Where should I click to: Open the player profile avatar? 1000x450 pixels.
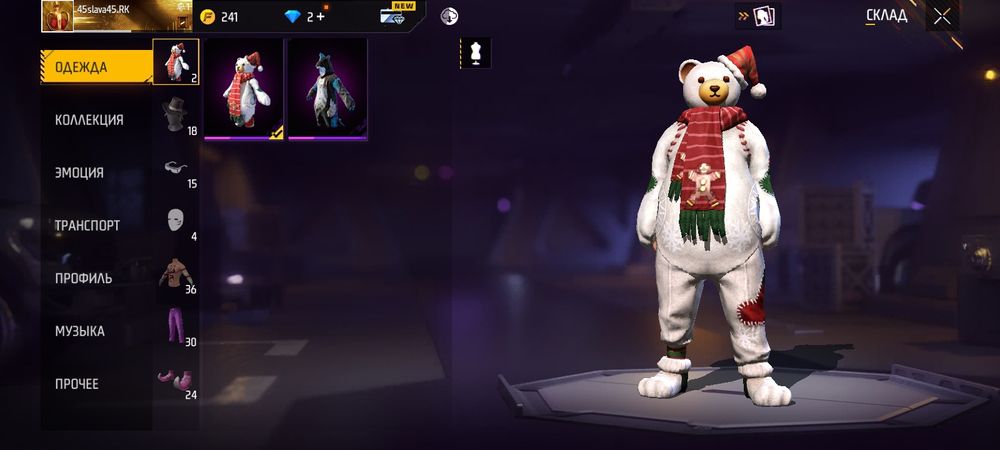57,16
